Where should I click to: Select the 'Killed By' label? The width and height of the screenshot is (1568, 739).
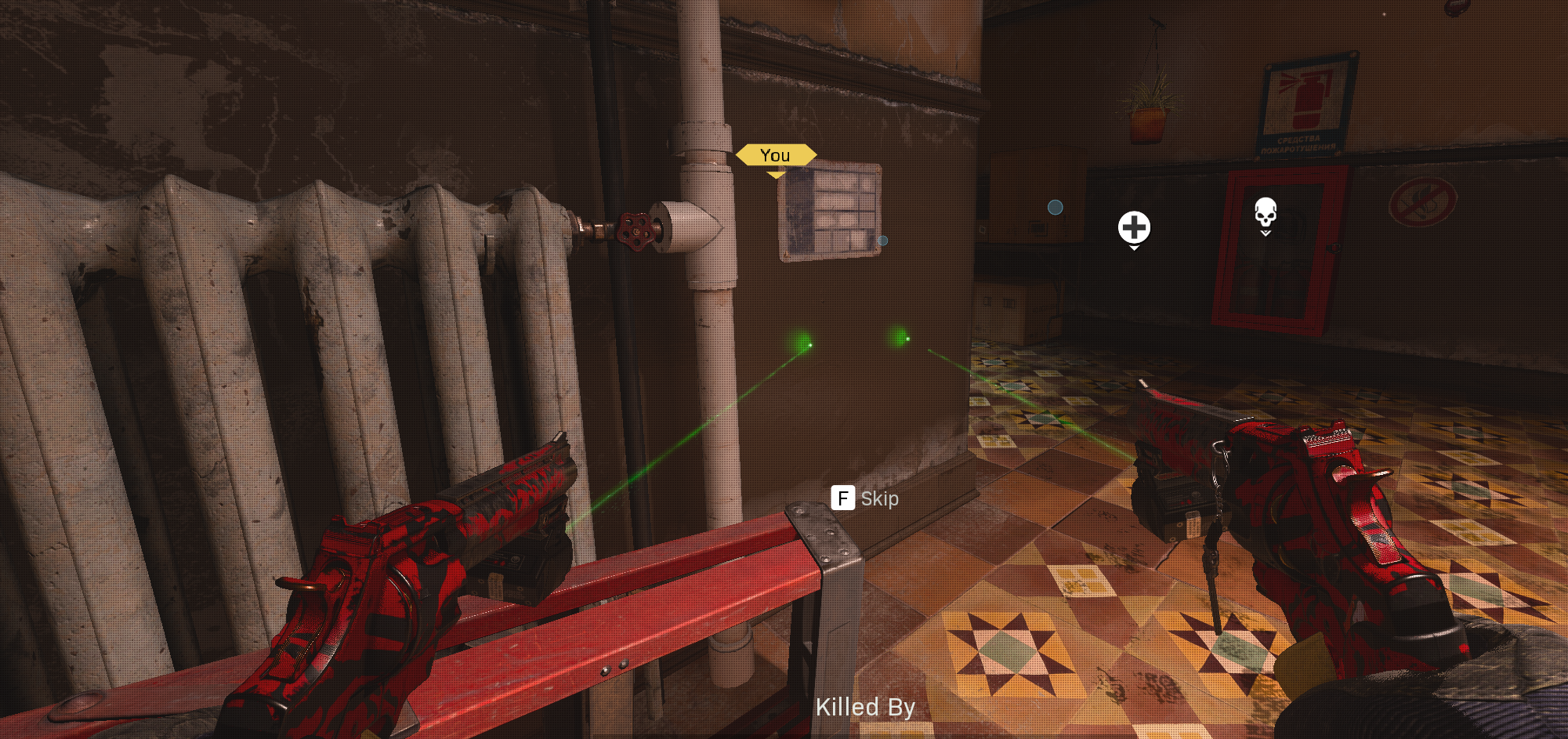point(866,706)
